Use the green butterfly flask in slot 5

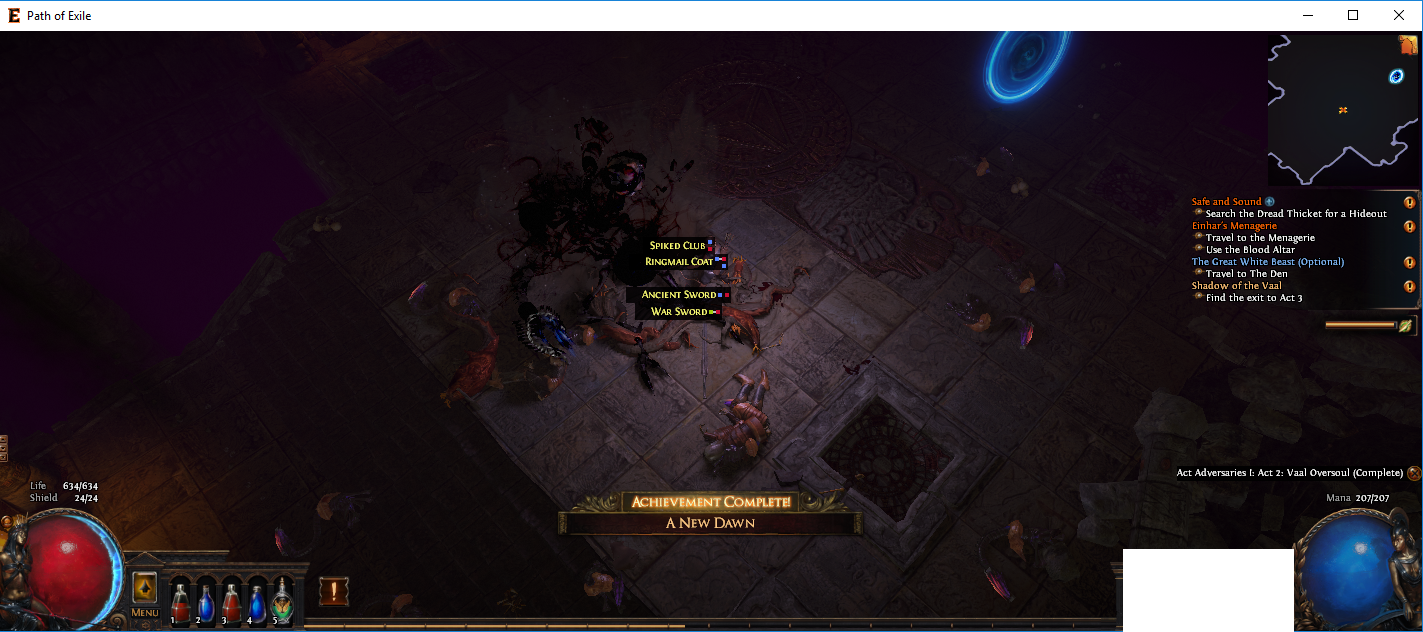[x=282, y=603]
